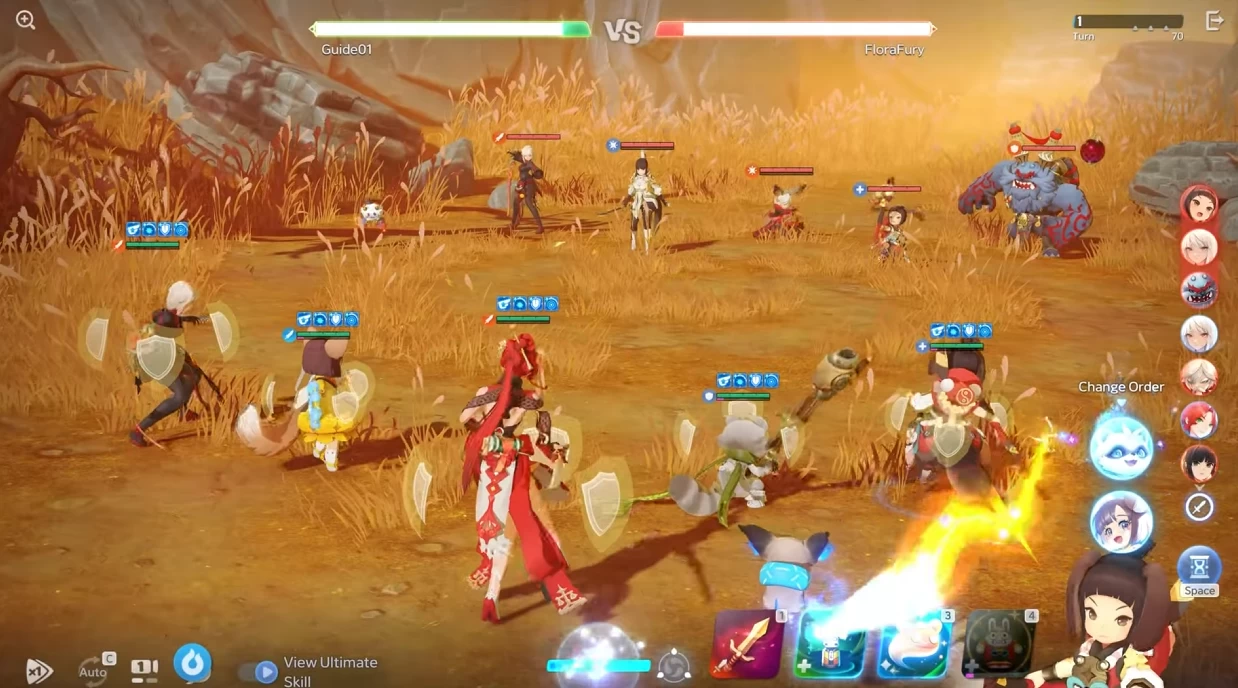Viewport: 1238px width, 688px height.
Task: Activate the third skill, the blue swirl
Action: click(914, 645)
